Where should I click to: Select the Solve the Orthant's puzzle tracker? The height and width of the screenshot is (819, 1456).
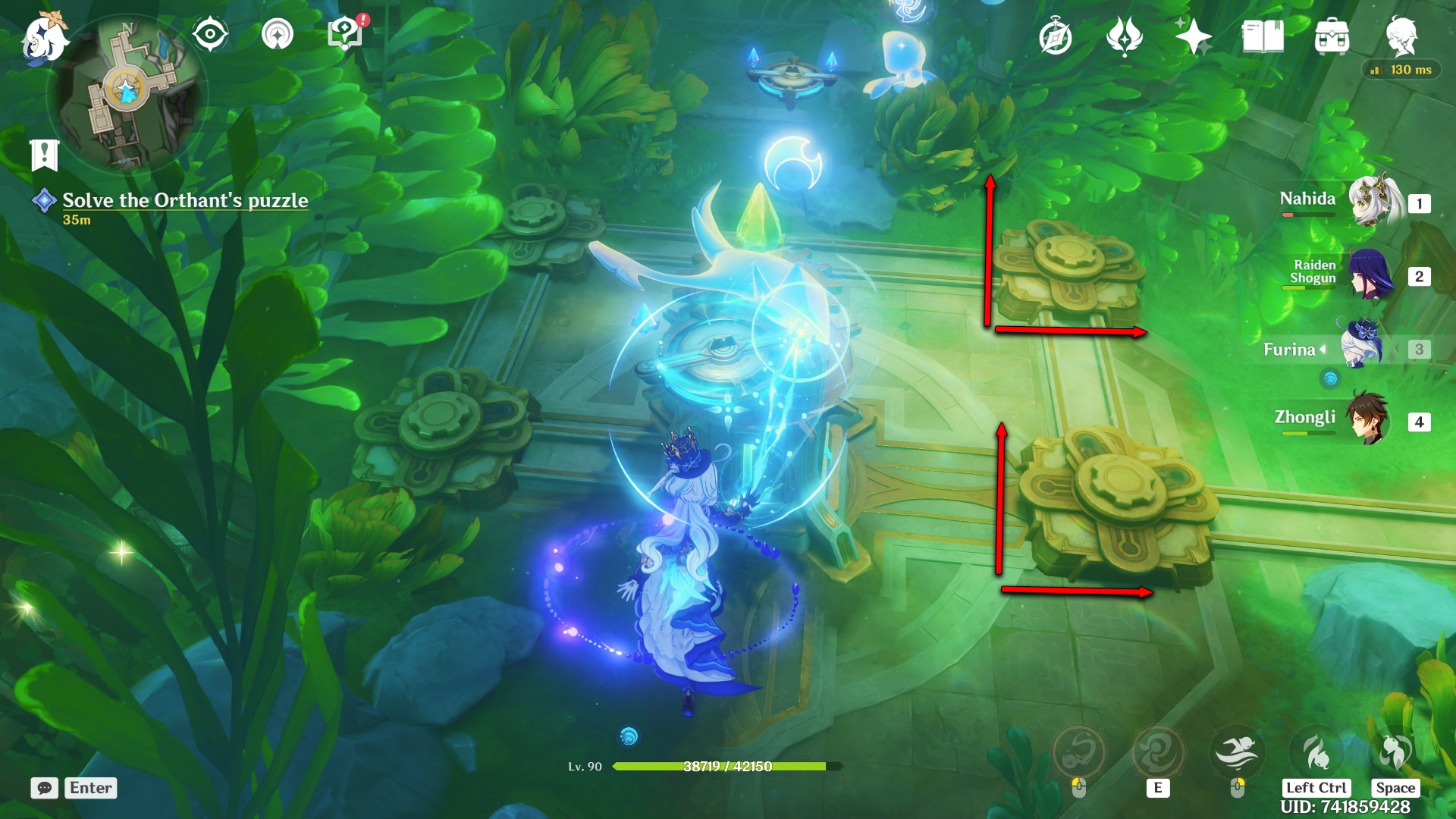click(184, 201)
